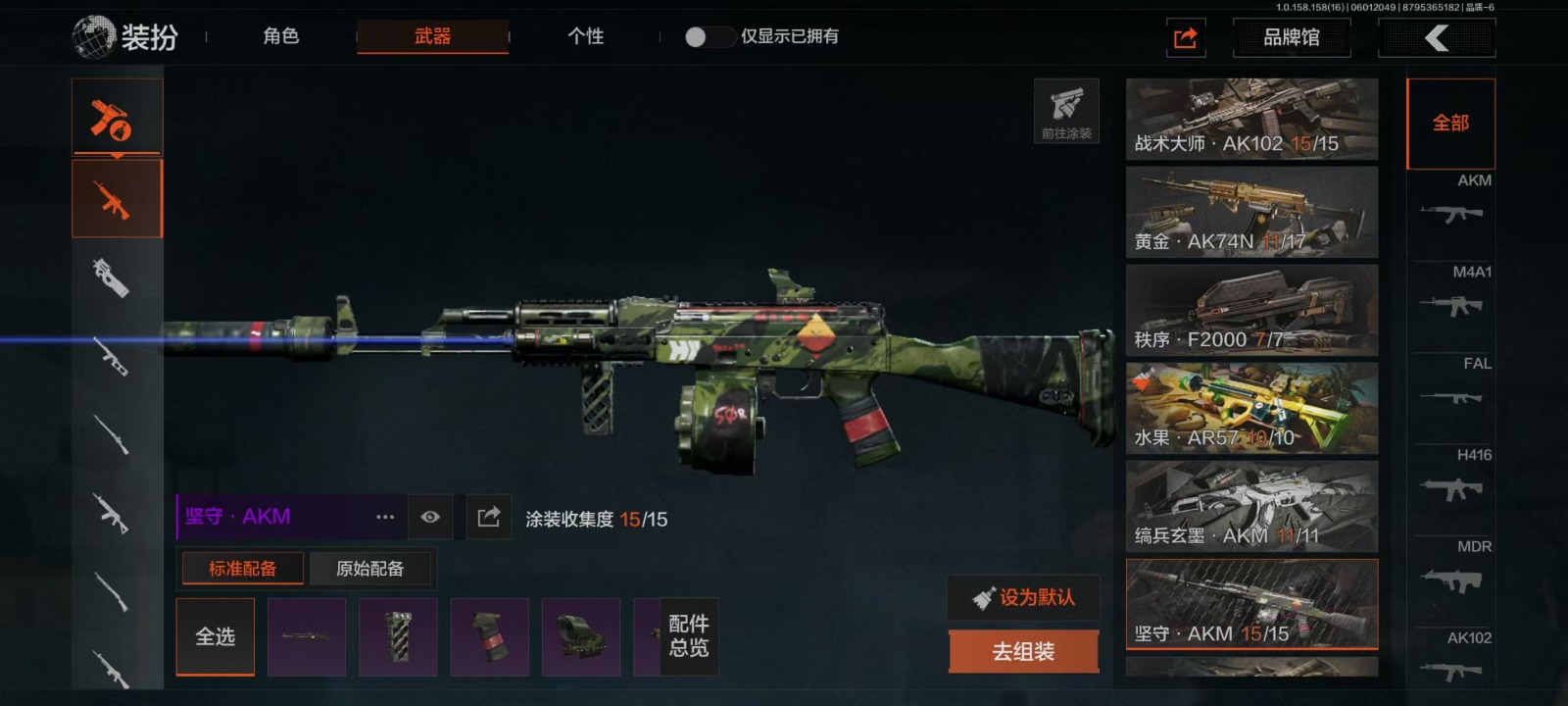Pick the 水果 · AR57 skin
Screen dimensions: 1568x706
point(1251,409)
